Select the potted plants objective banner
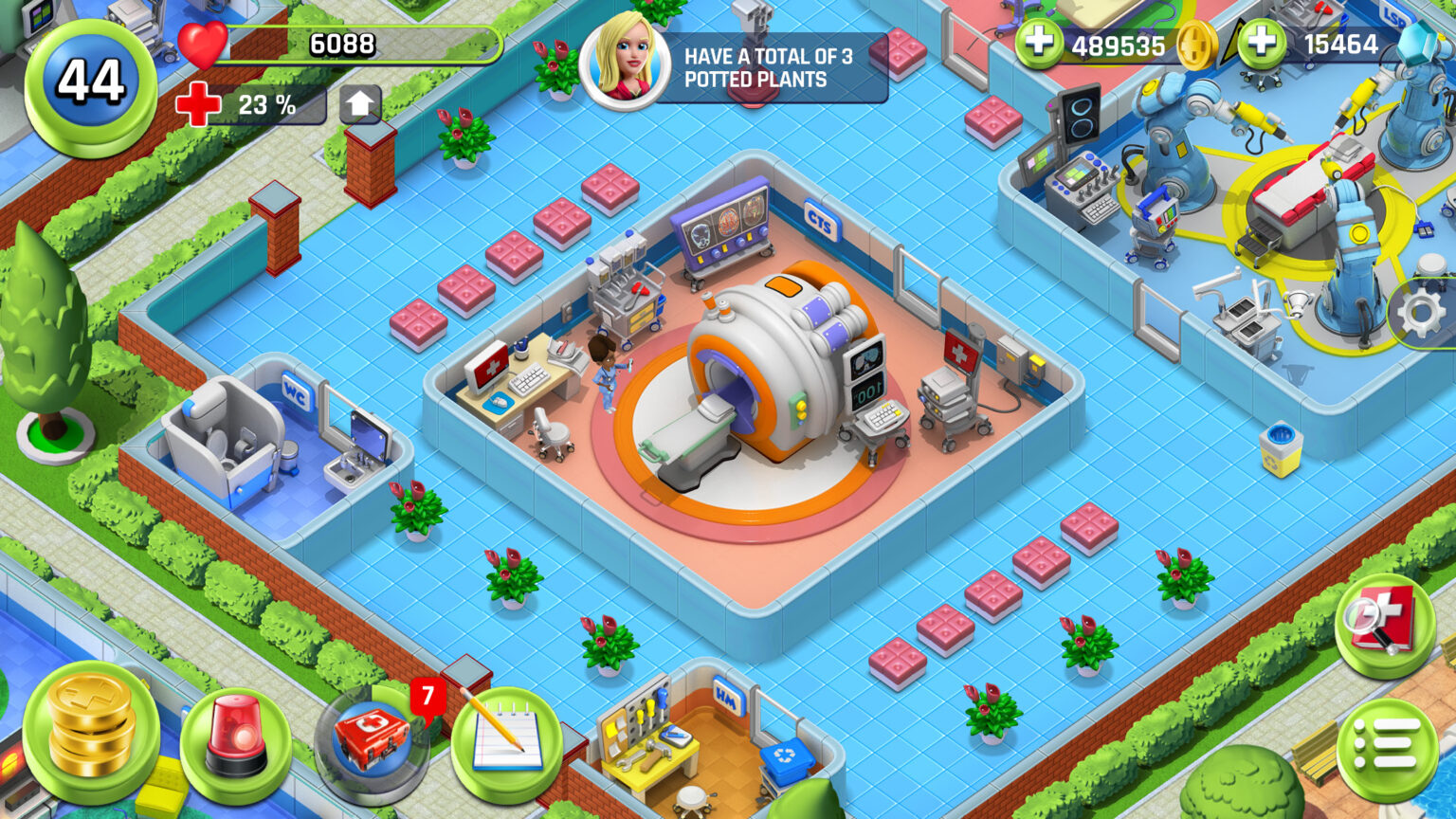The image size is (1456, 819). [735, 67]
